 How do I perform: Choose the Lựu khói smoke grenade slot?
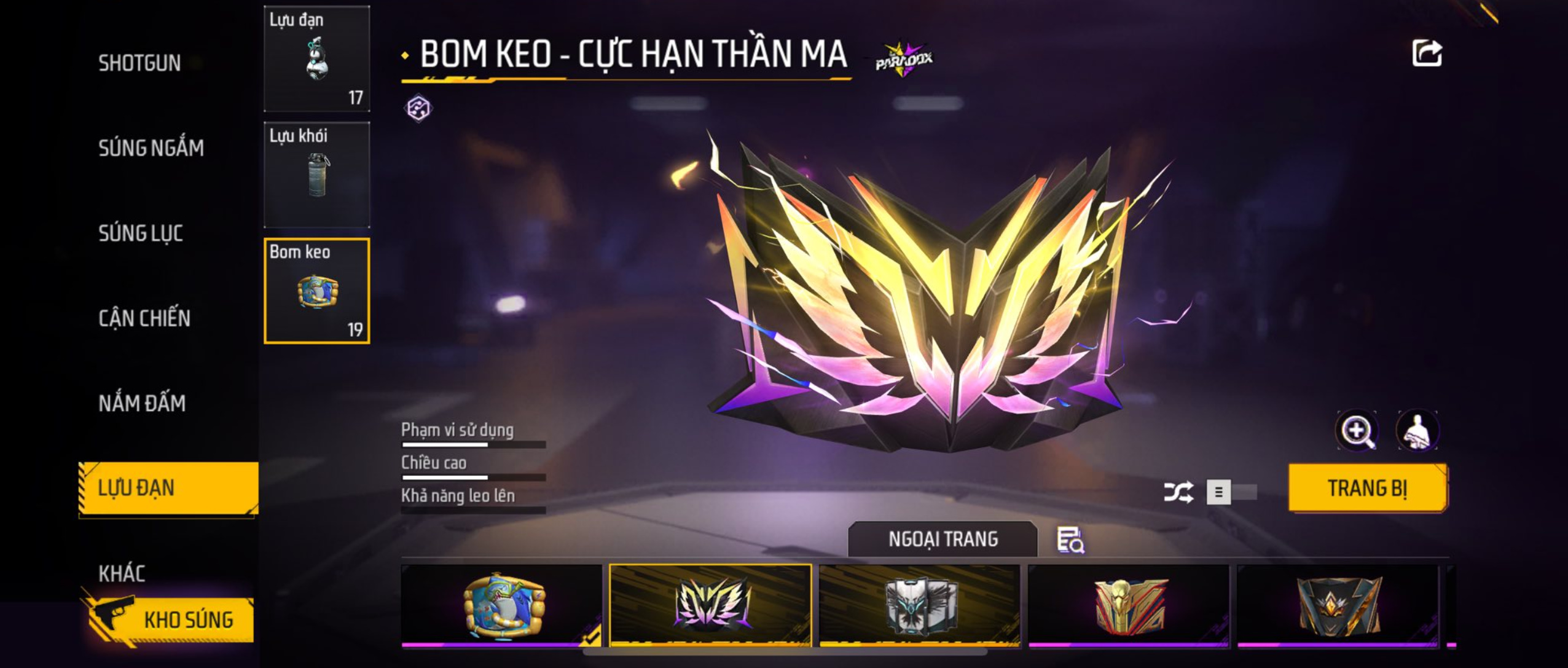click(316, 175)
